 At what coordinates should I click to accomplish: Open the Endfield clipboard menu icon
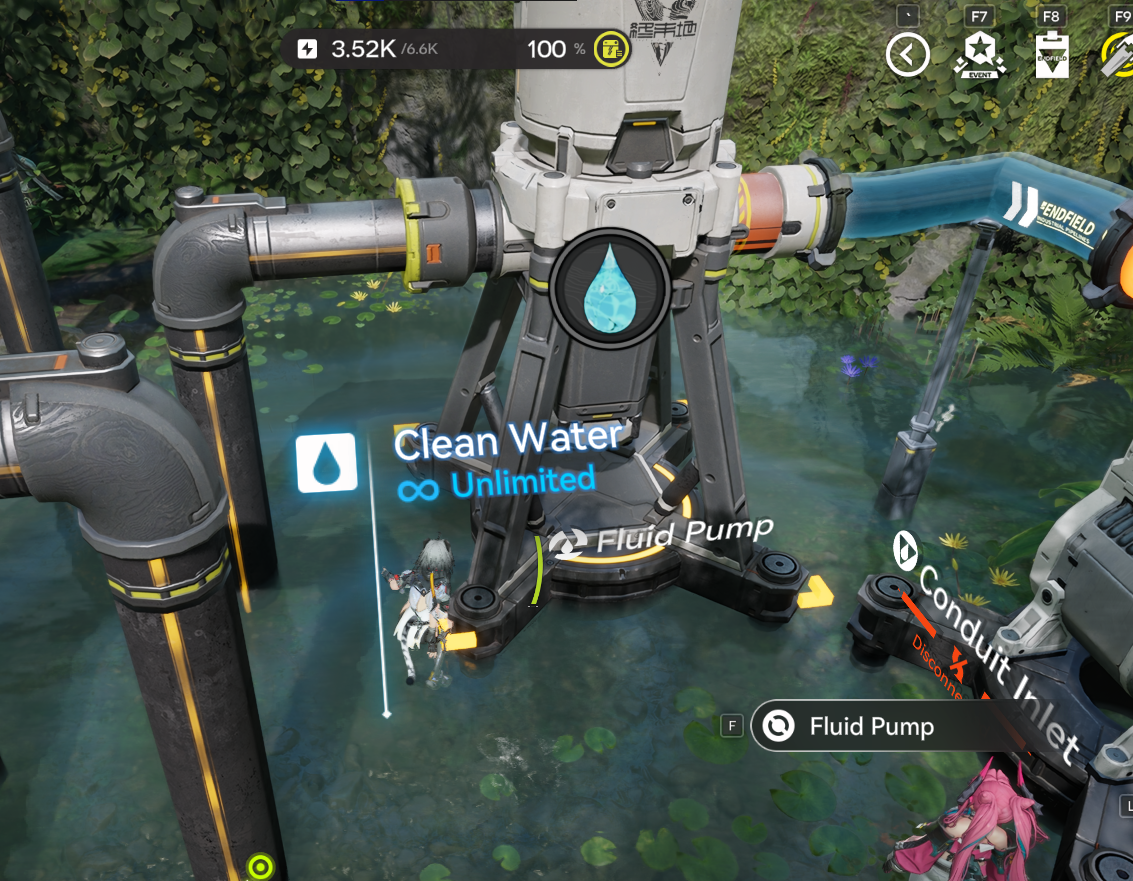coord(1050,55)
